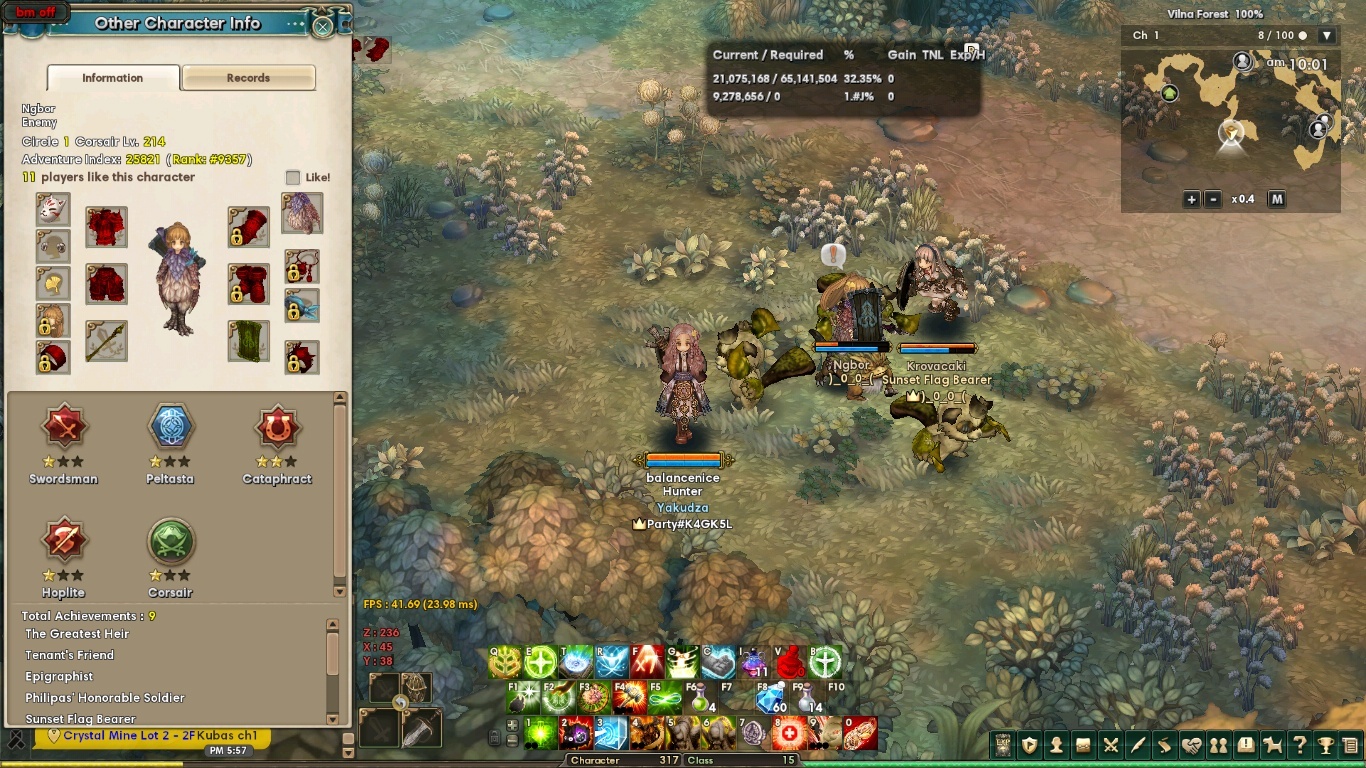Click the Sunset Flag Bearer achievement
The width and height of the screenshot is (1366, 768).
tap(80, 719)
